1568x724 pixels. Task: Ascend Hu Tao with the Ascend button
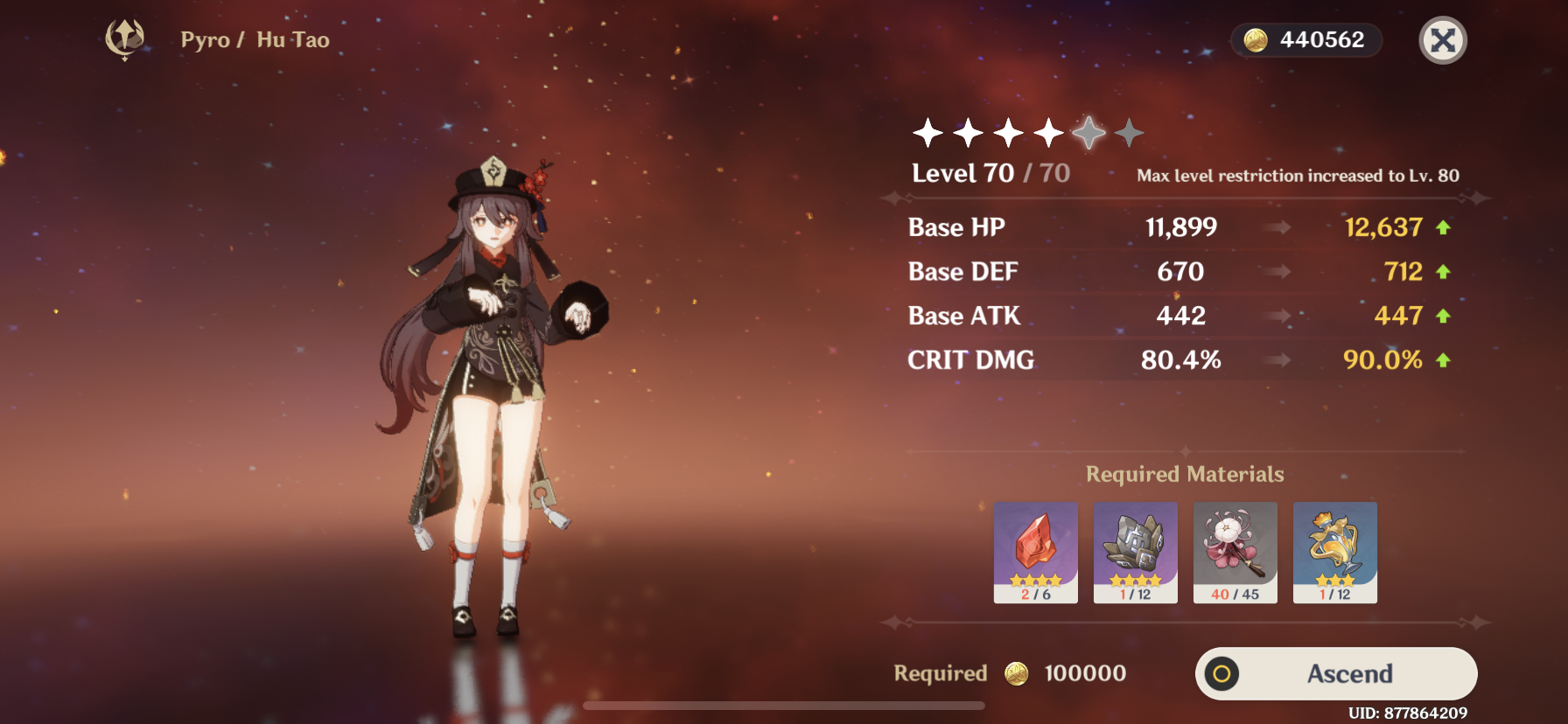coord(1336,673)
